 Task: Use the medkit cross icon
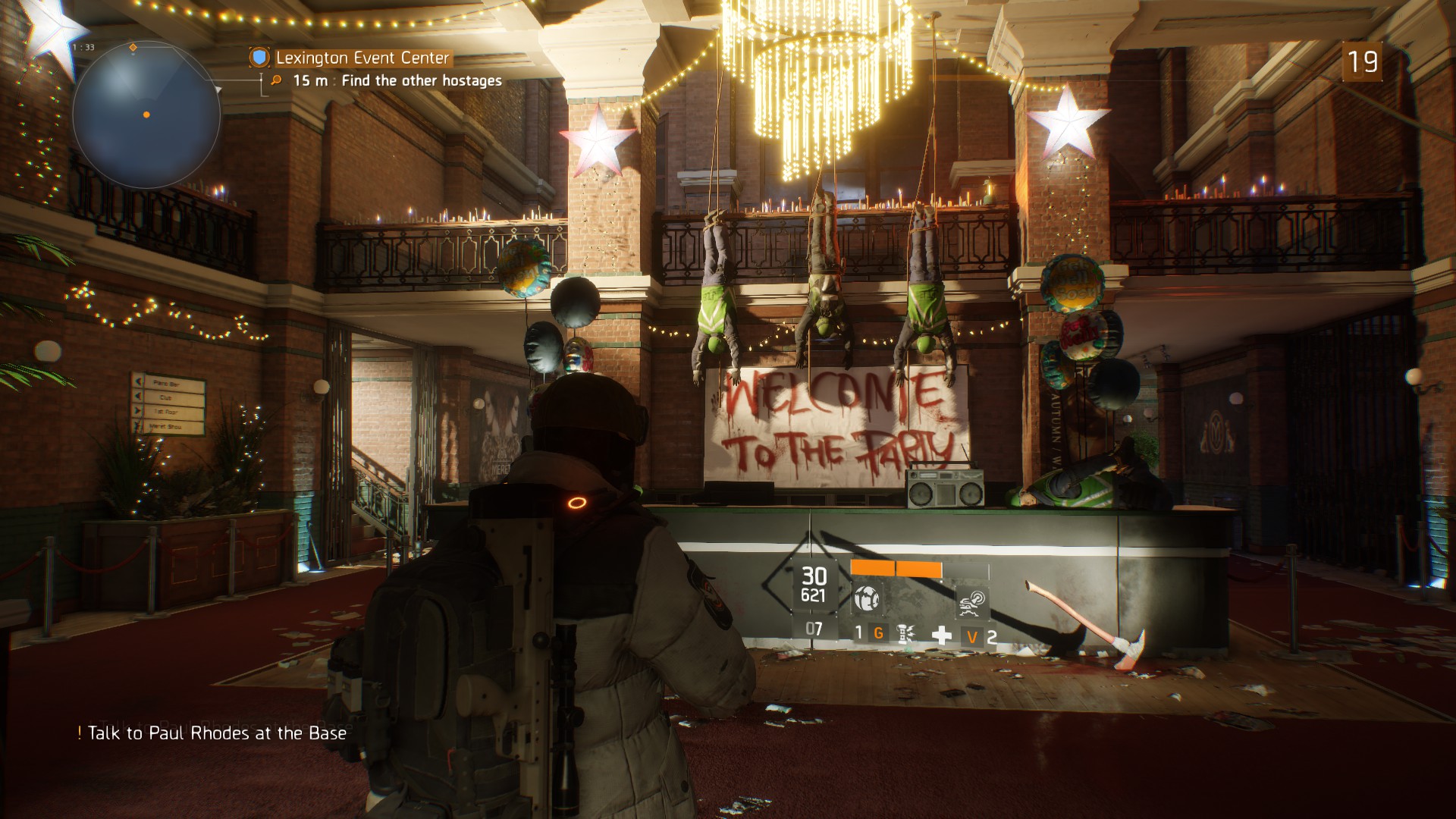coord(941,635)
